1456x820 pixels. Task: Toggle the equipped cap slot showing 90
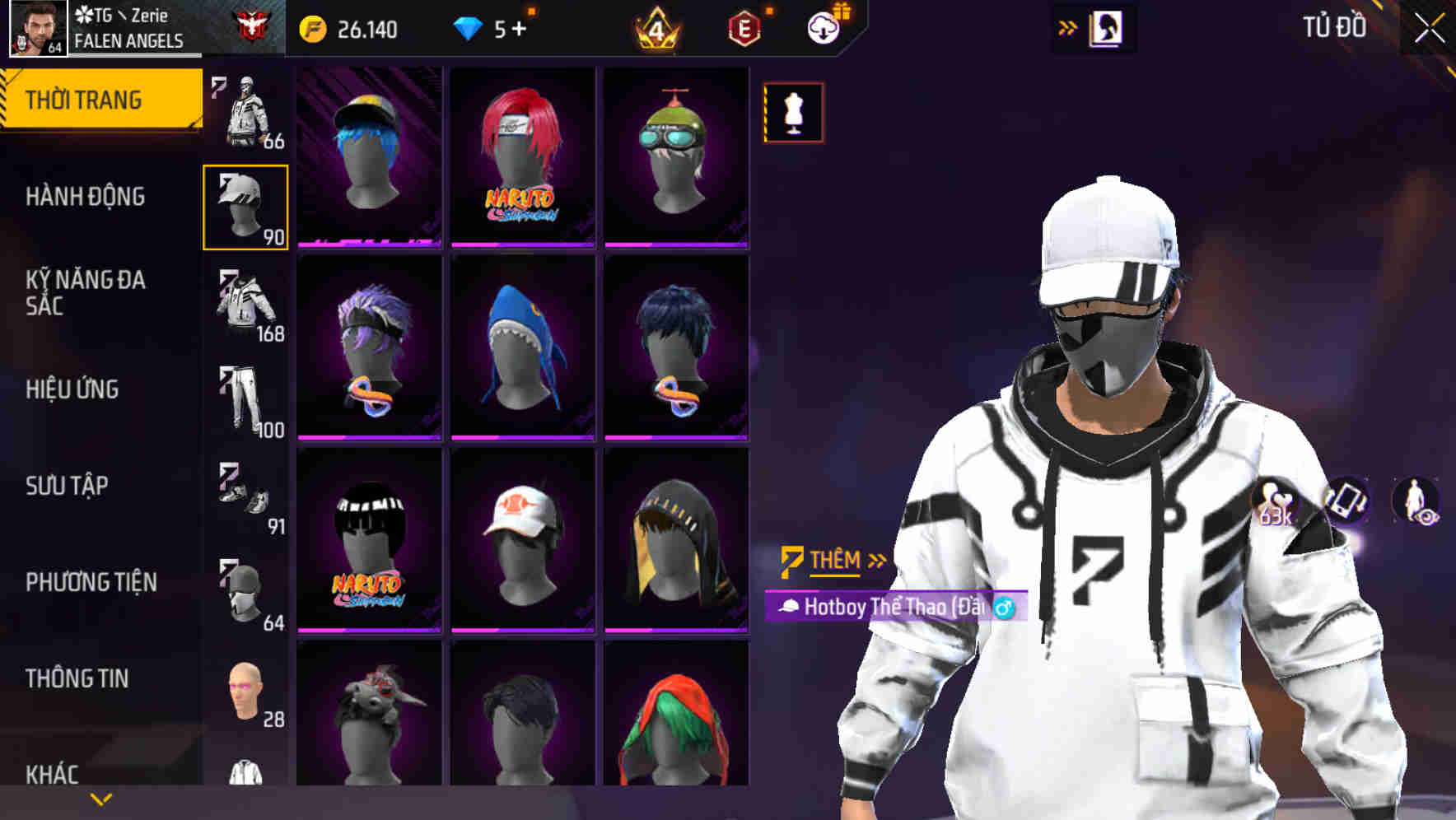pyautogui.click(x=245, y=207)
